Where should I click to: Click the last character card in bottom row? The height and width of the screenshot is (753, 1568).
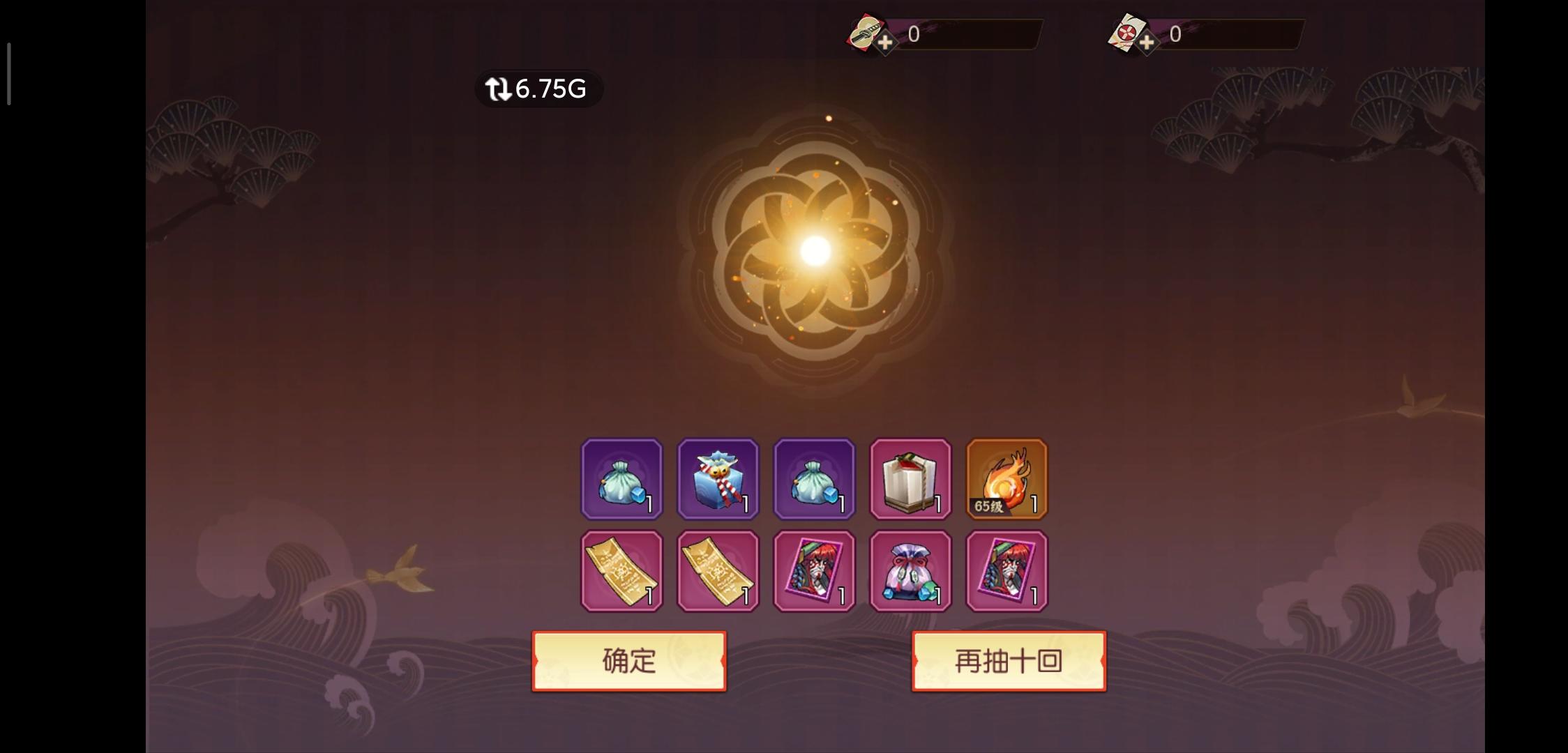click(x=1007, y=570)
